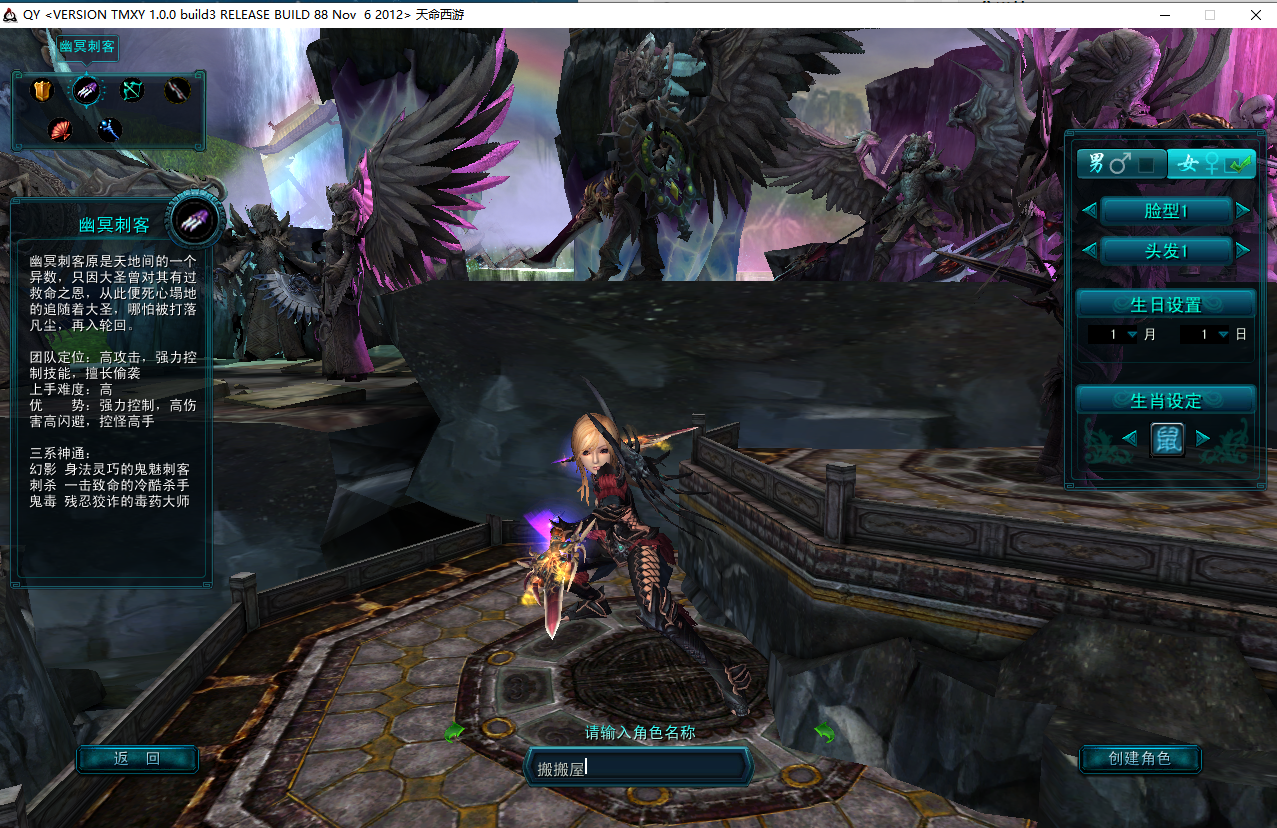This screenshot has width=1277, height=828.
Task: Click the 返回 (back) button
Action: click(137, 759)
